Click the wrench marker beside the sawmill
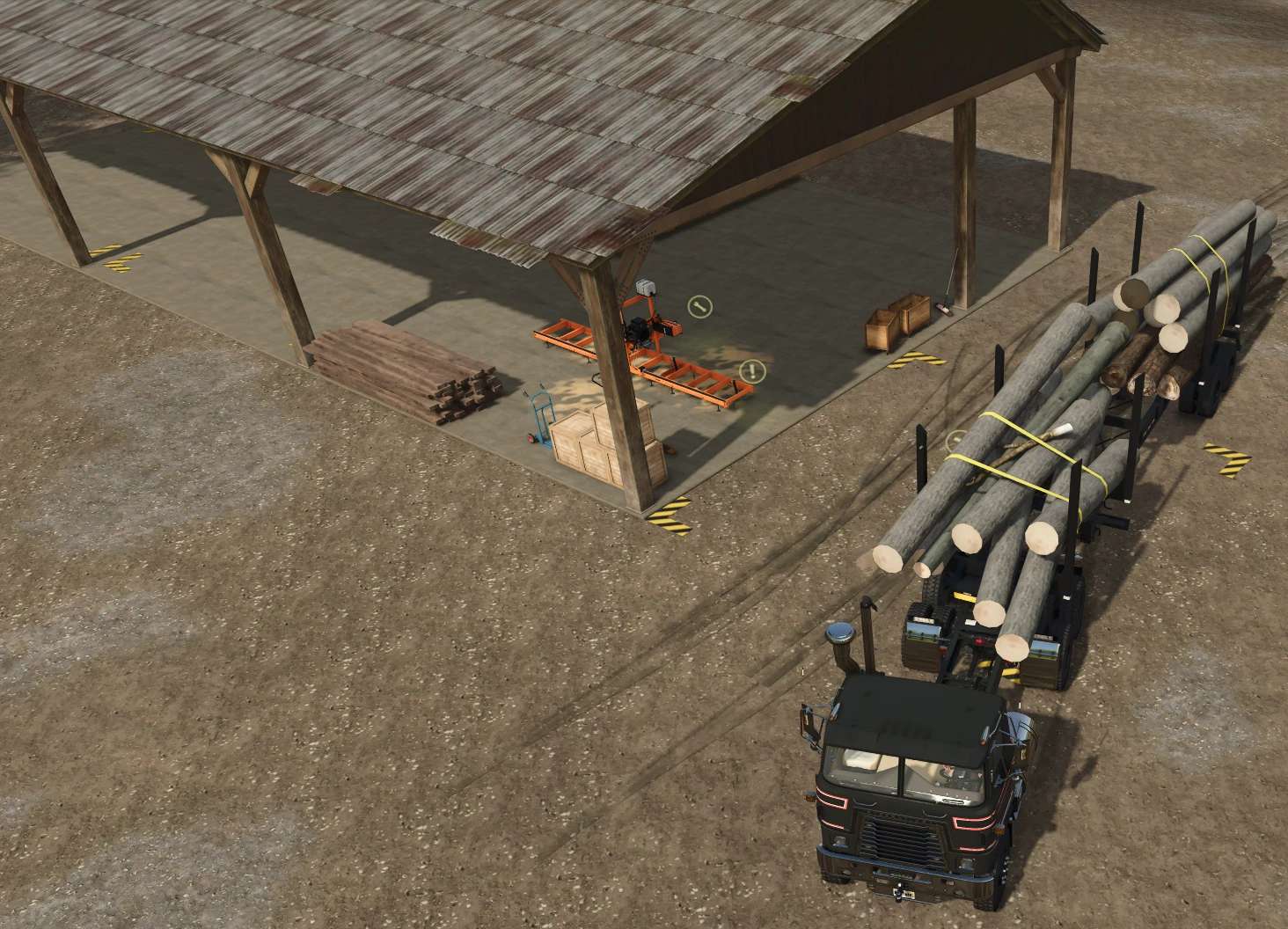Image resolution: width=1288 pixels, height=929 pixels. (700, 306)
